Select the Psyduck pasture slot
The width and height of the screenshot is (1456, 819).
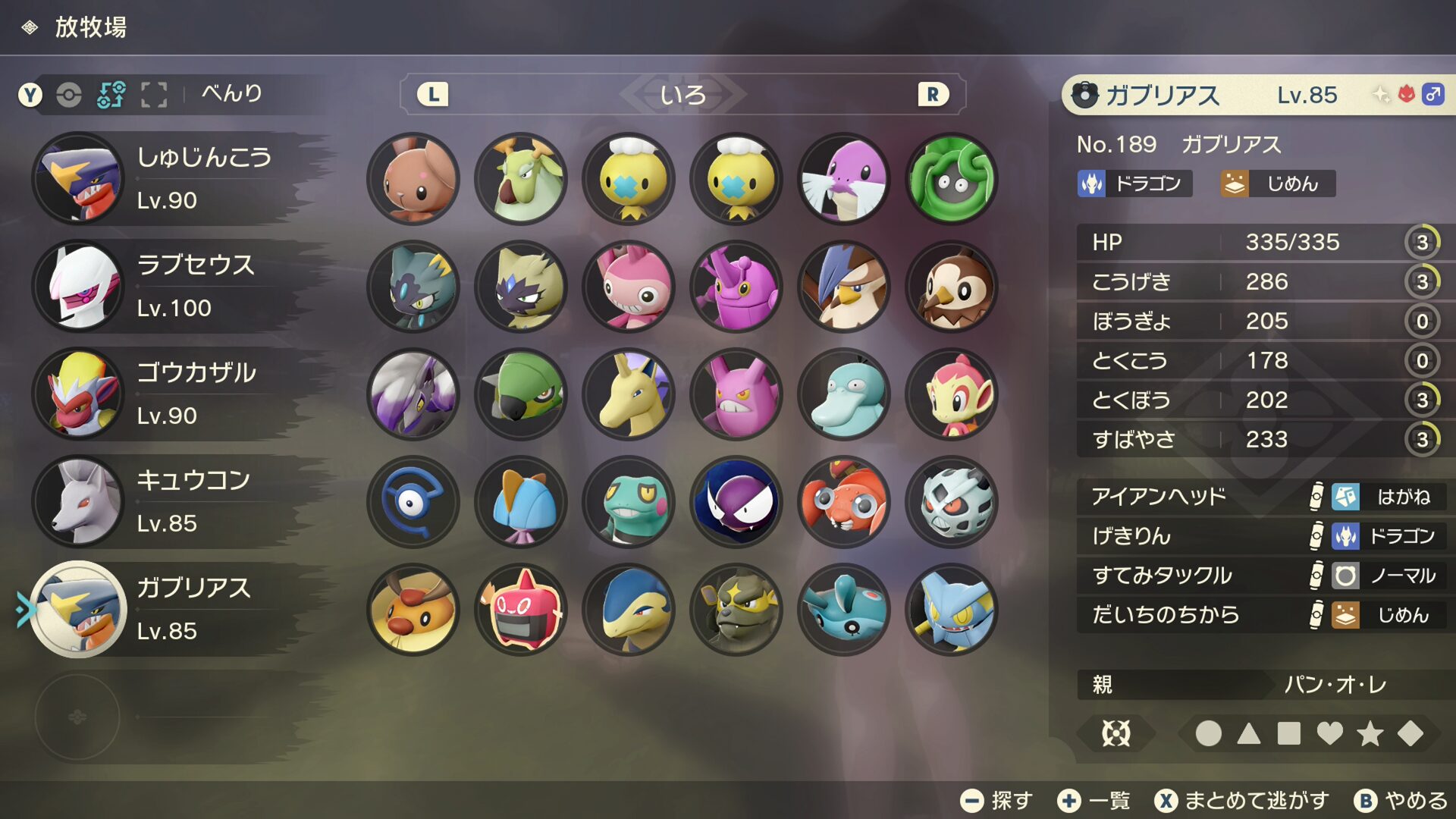[844, 394]
